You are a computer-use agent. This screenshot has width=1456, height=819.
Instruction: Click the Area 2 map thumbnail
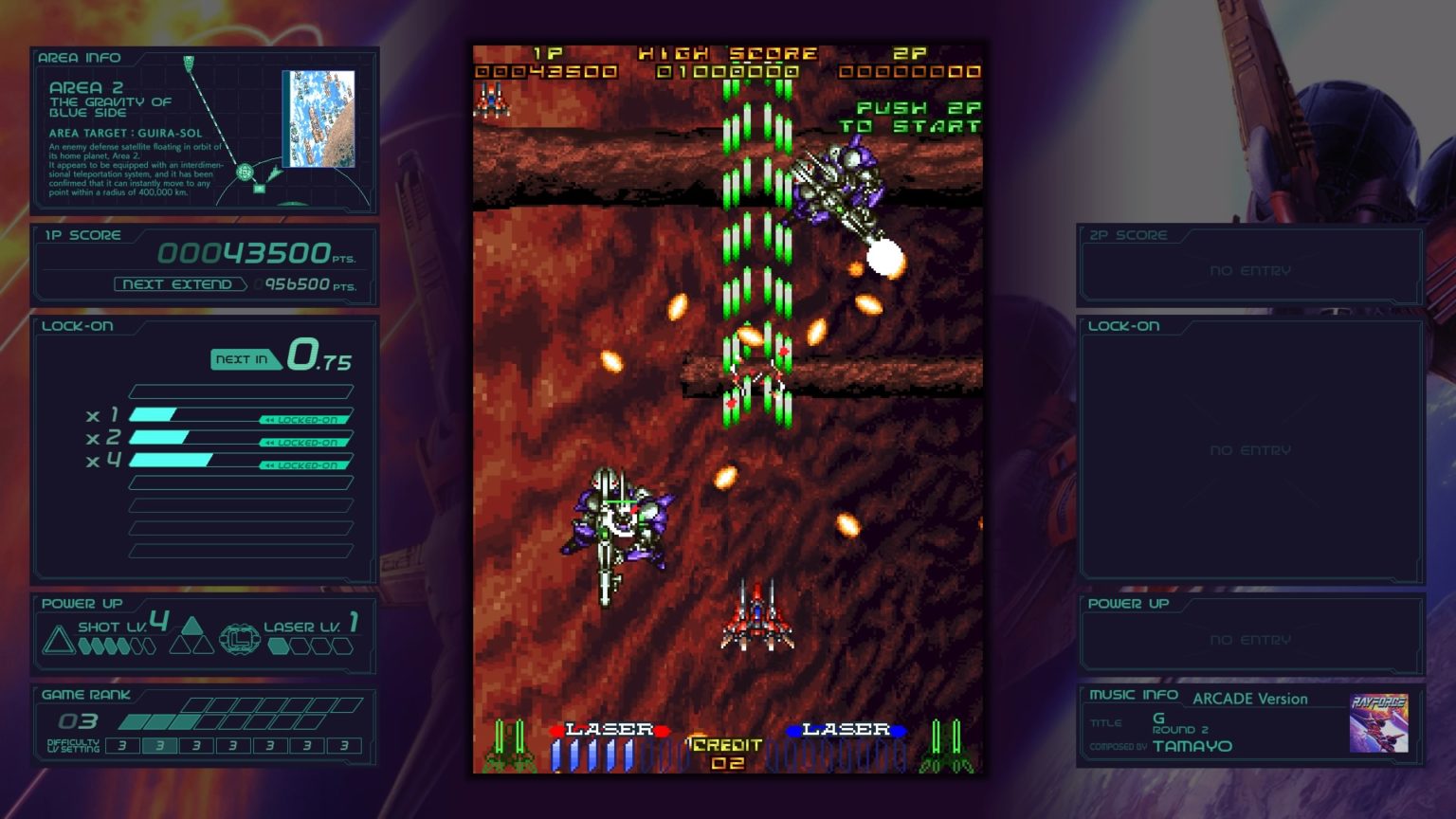(x=318, y=118)
